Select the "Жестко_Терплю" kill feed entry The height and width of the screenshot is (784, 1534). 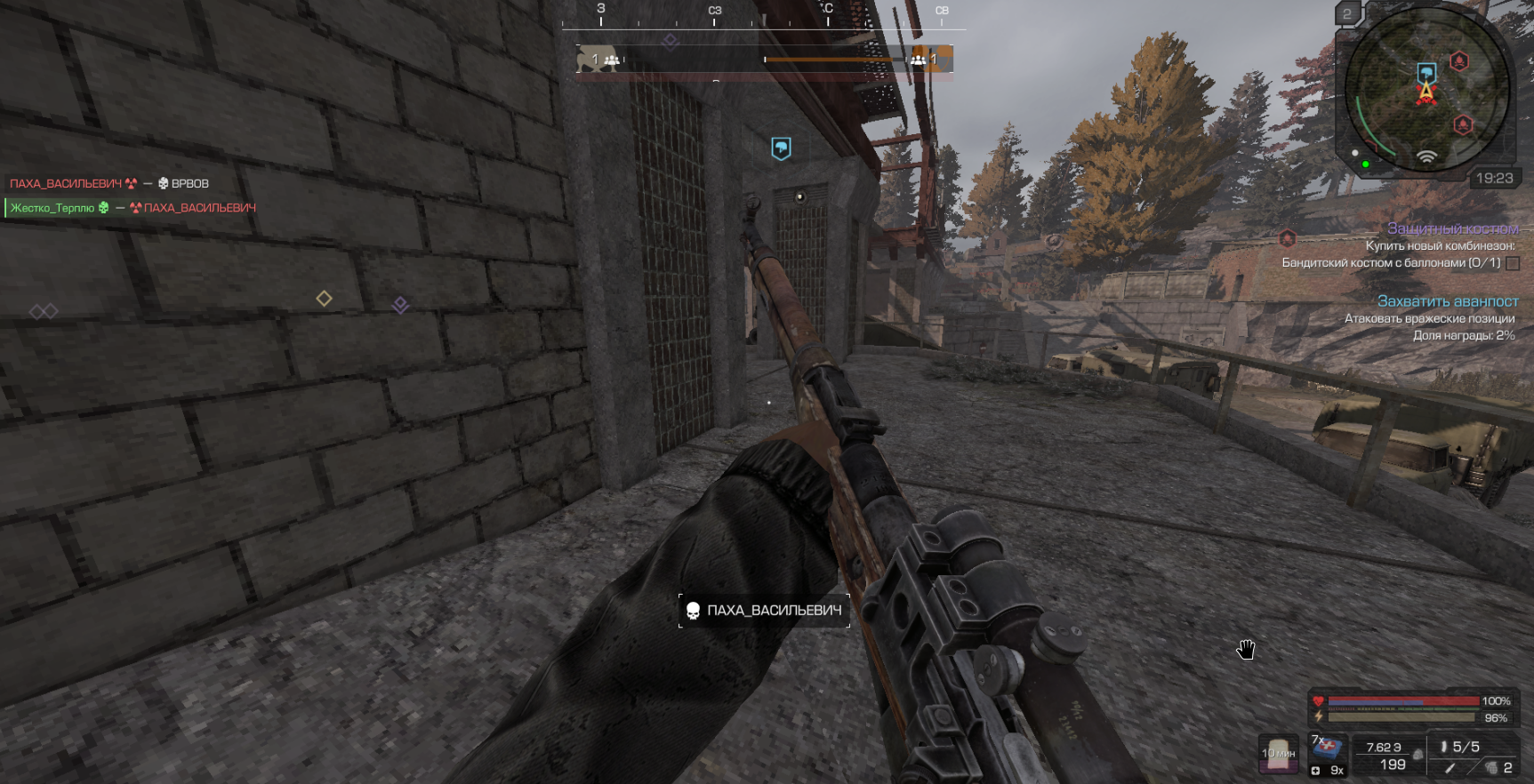tap(53, 208)
